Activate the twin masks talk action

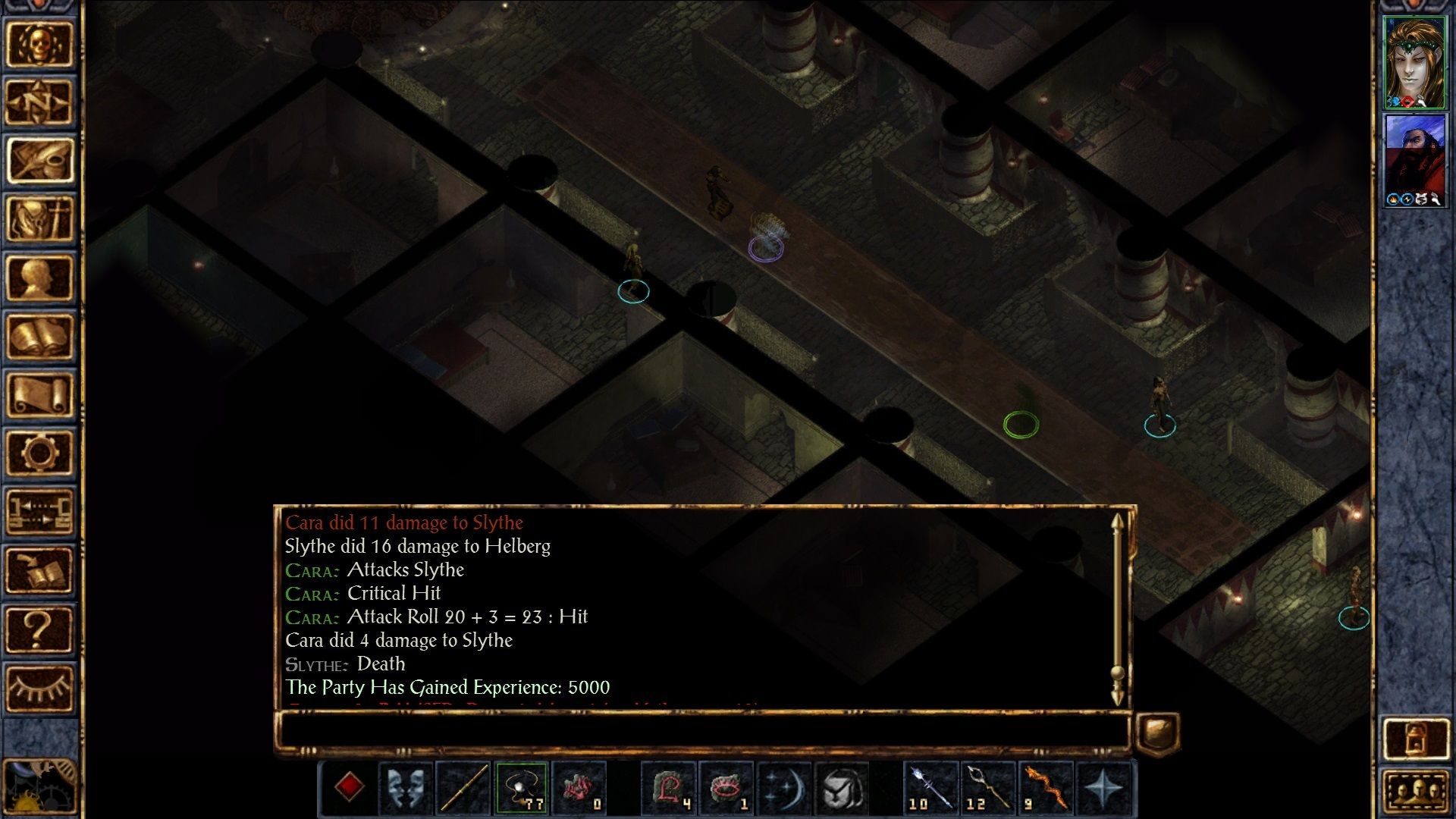coord(406,787)
